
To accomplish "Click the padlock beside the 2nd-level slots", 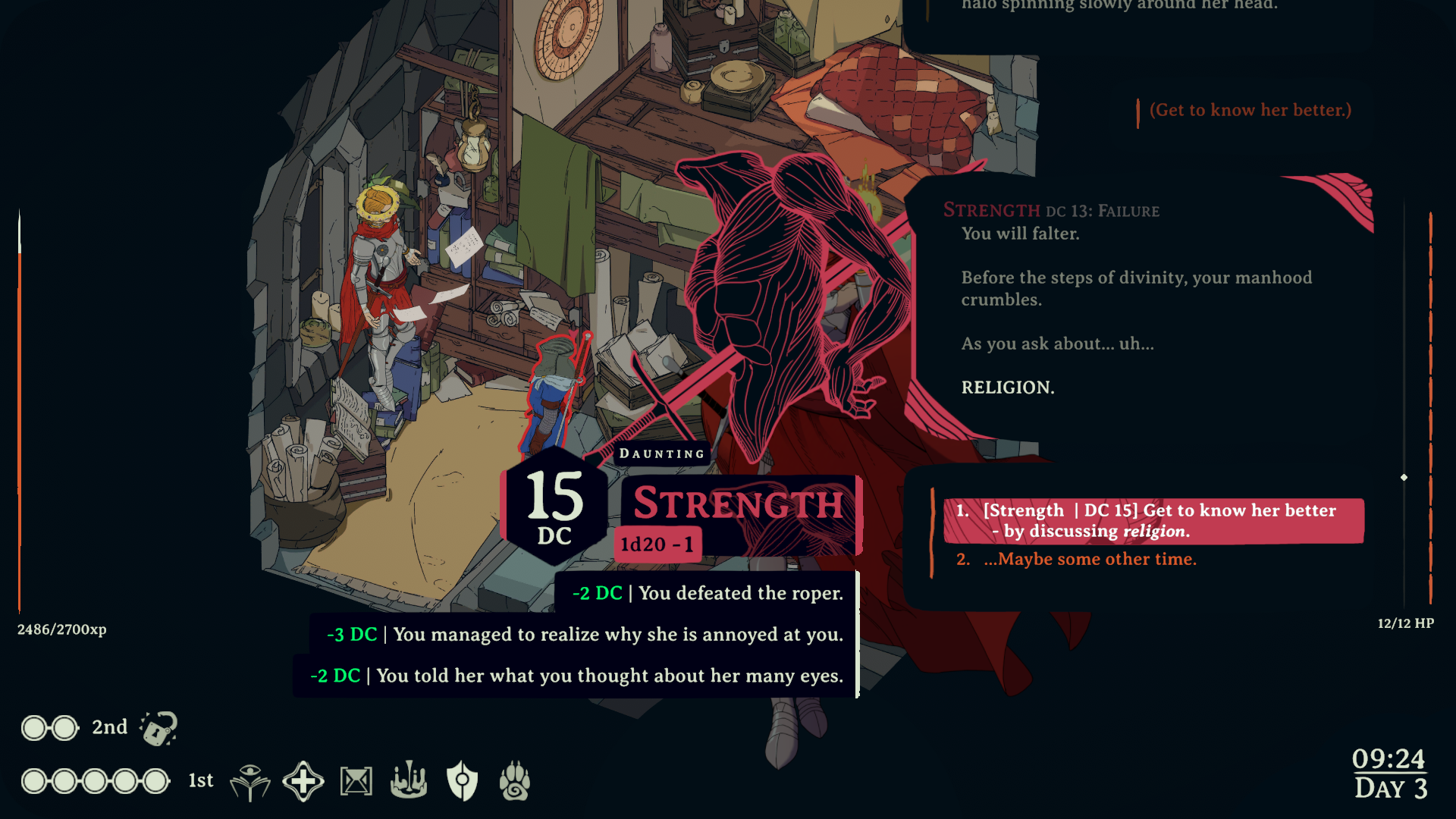I will tap(159, 726).
